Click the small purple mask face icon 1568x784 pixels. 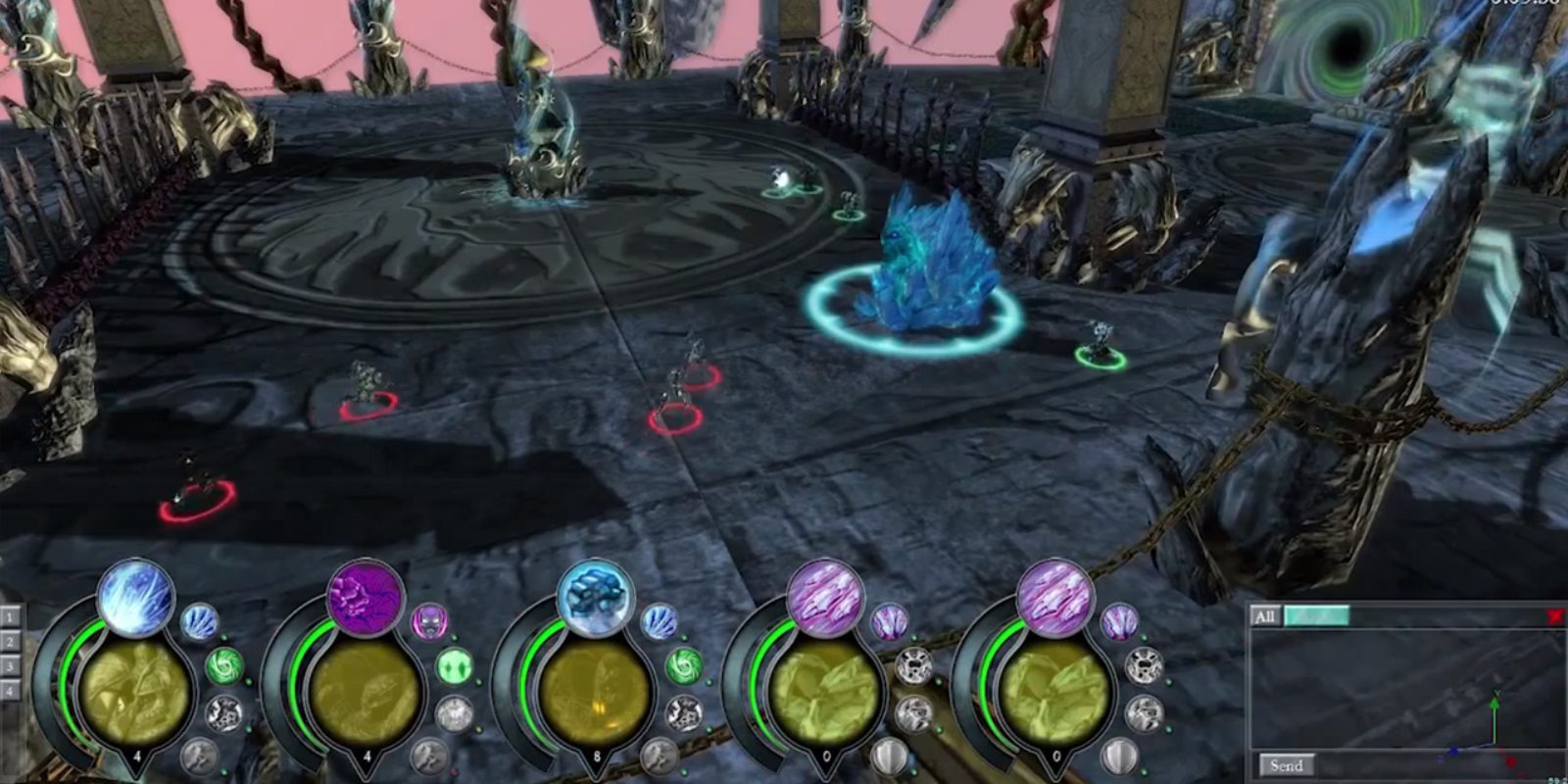[x=429, y=621]
